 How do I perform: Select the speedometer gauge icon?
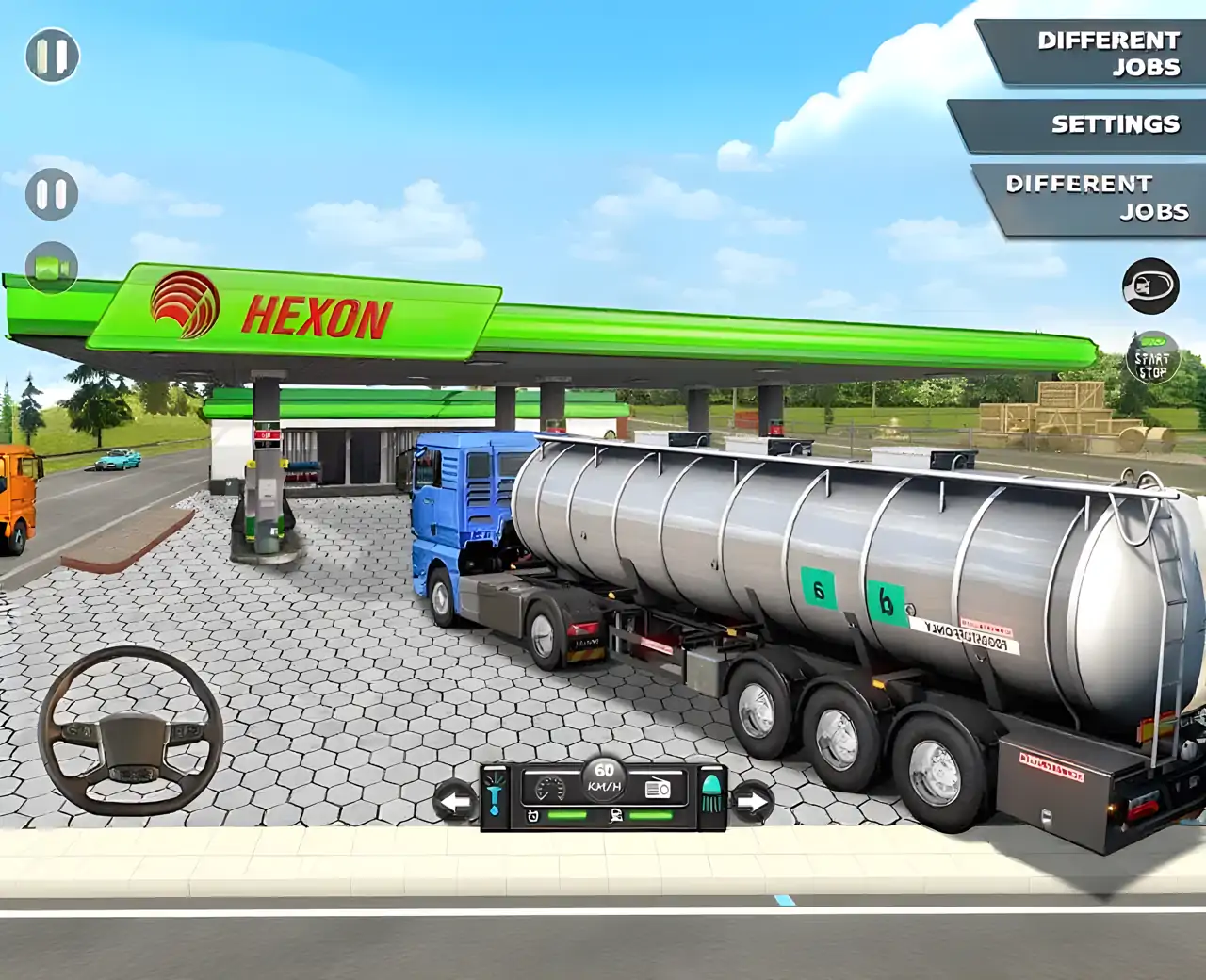click(548, 788)
